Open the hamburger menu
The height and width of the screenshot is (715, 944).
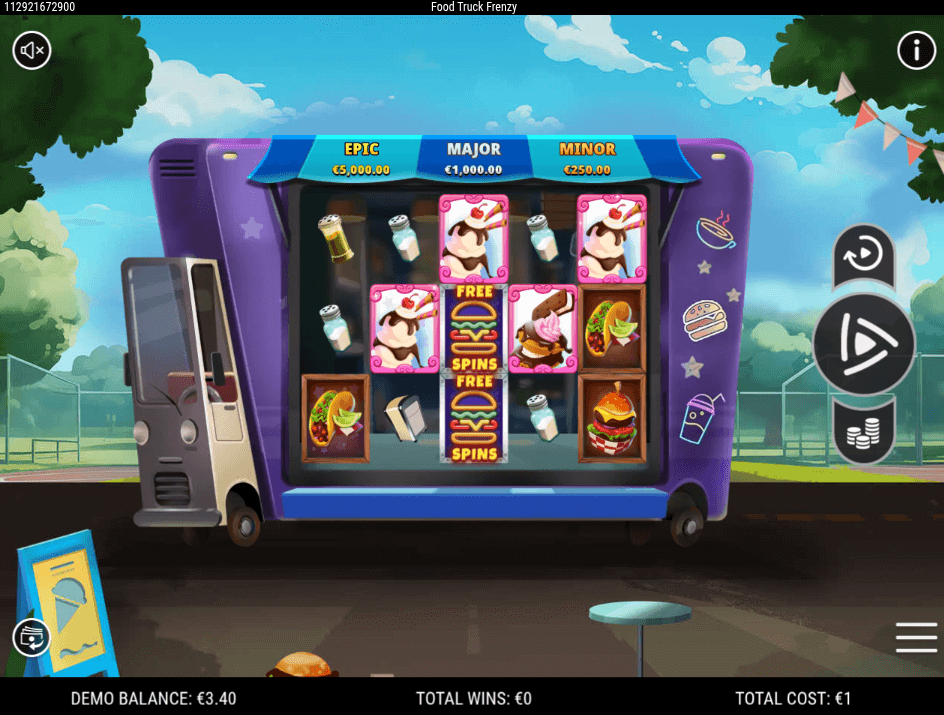[916, 637]
